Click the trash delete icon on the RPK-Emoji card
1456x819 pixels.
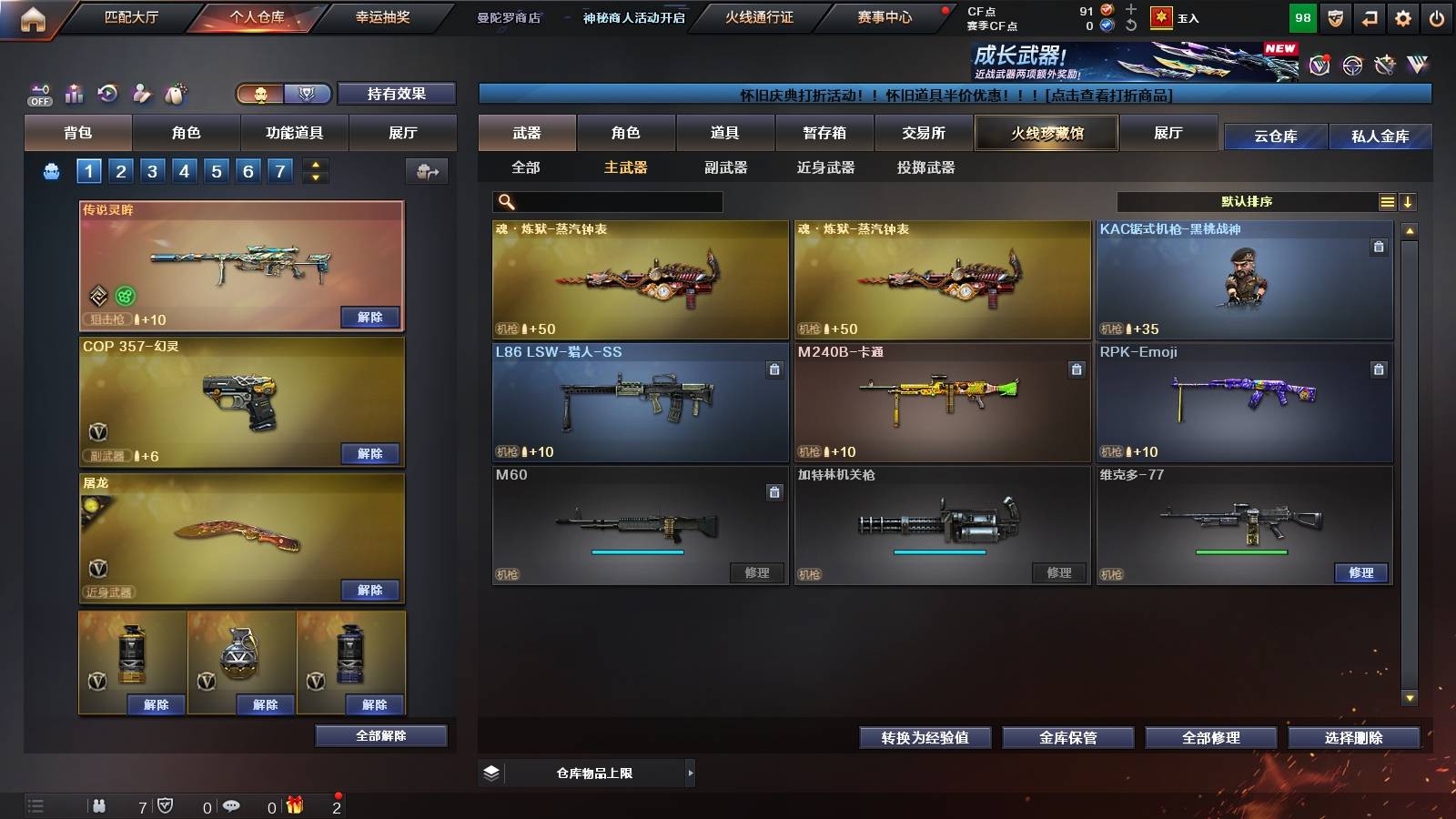point(1380,370)
